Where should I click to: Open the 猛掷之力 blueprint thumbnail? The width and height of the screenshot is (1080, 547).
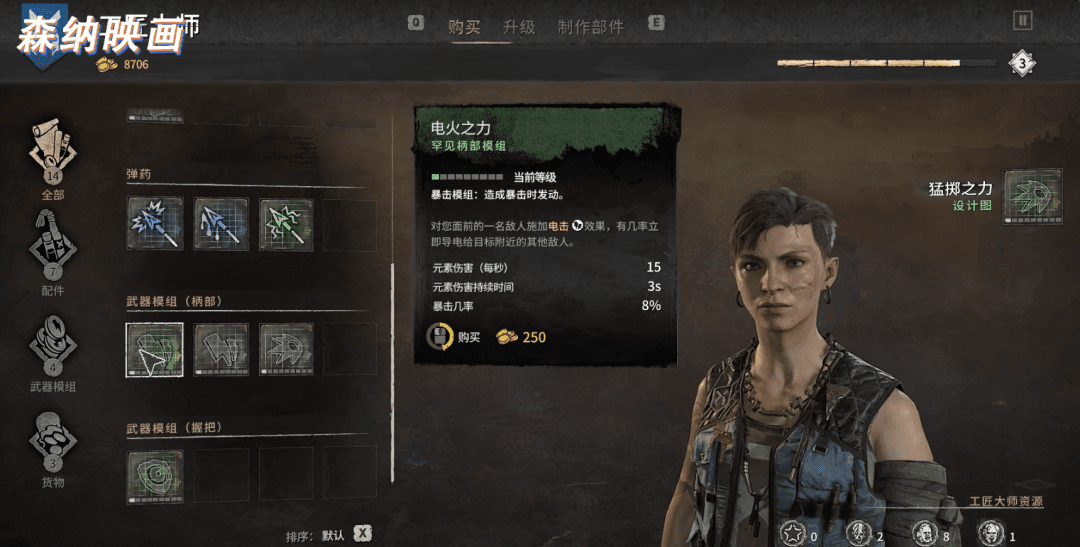1032,196
